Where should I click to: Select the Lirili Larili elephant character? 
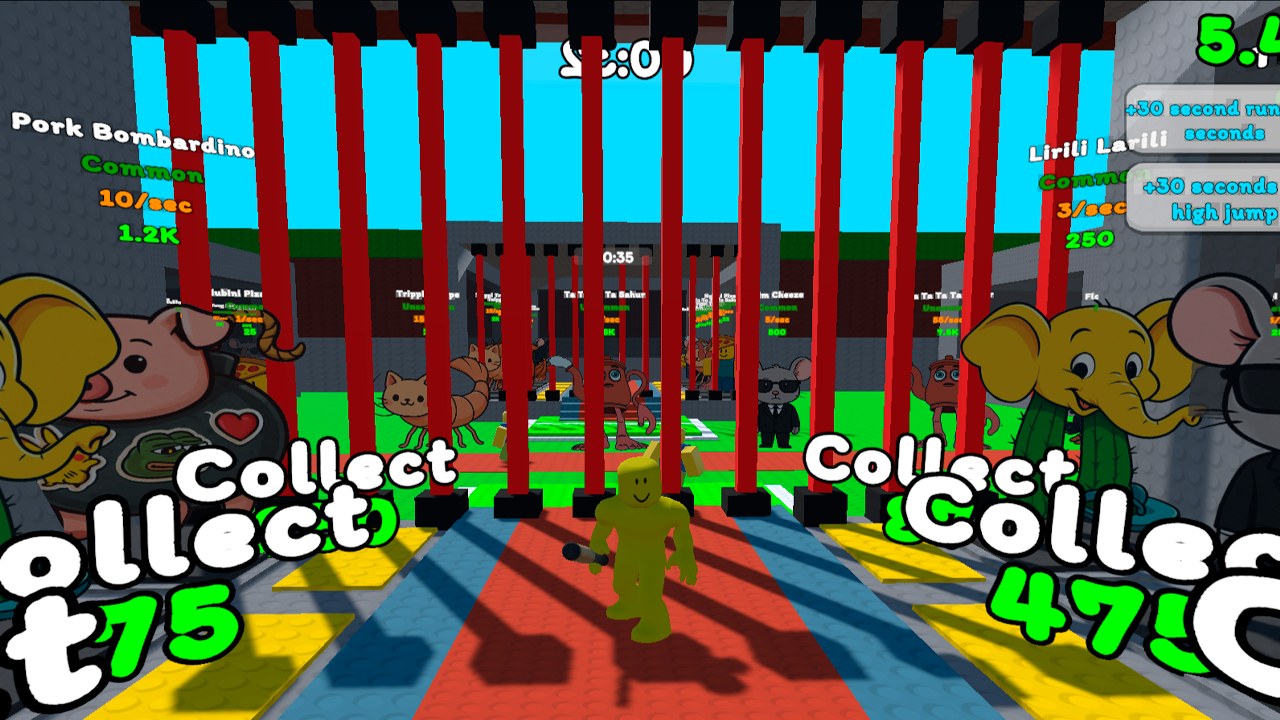[1090, 380]
